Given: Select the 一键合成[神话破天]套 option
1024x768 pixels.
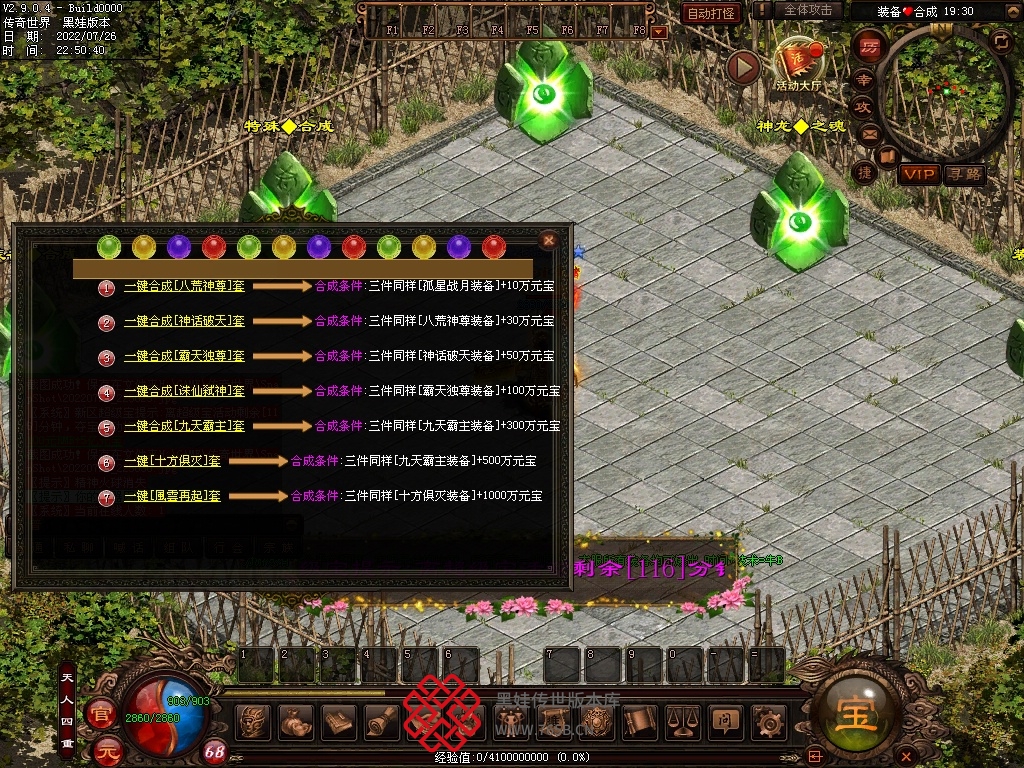Looking at the screenshot, I should (184, 321).
